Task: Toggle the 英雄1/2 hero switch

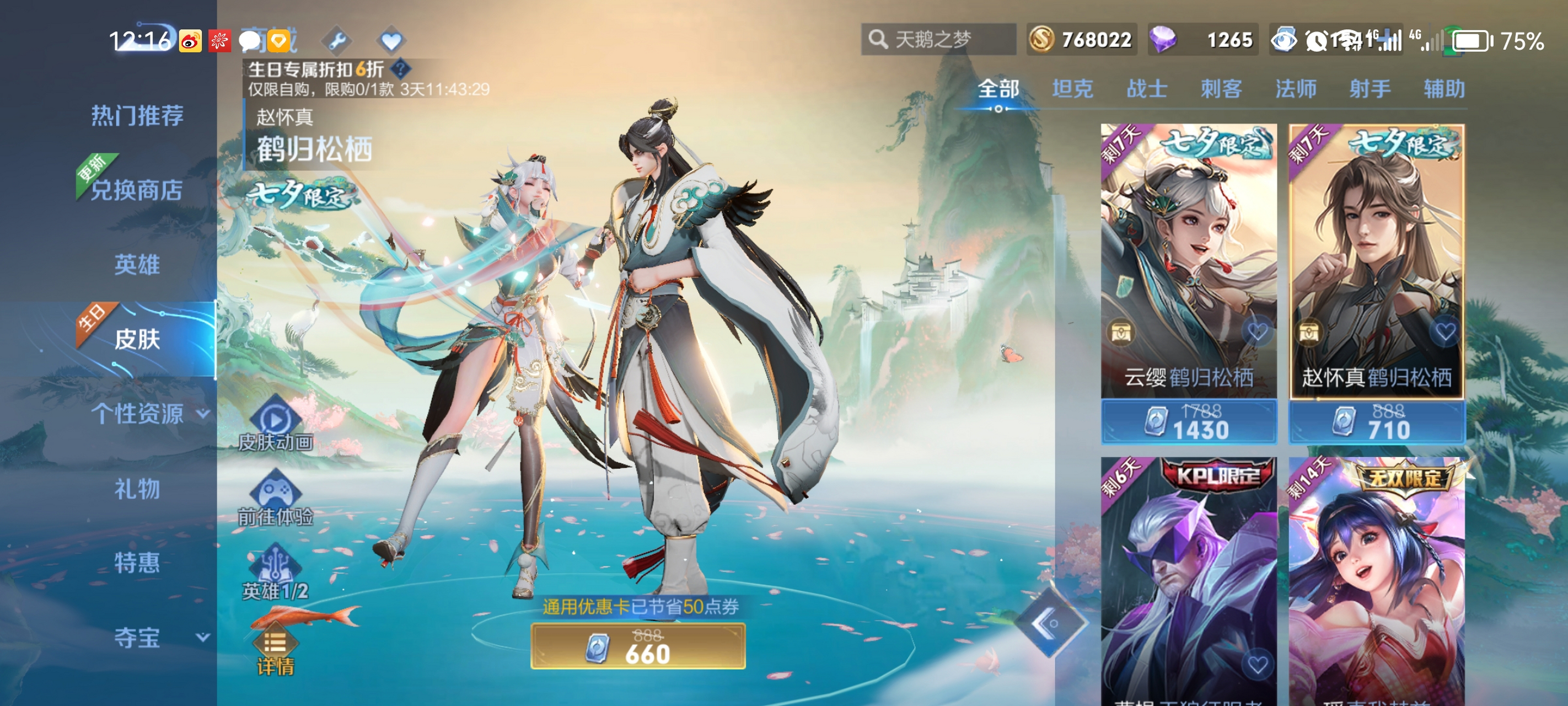Action: [275, 574]
